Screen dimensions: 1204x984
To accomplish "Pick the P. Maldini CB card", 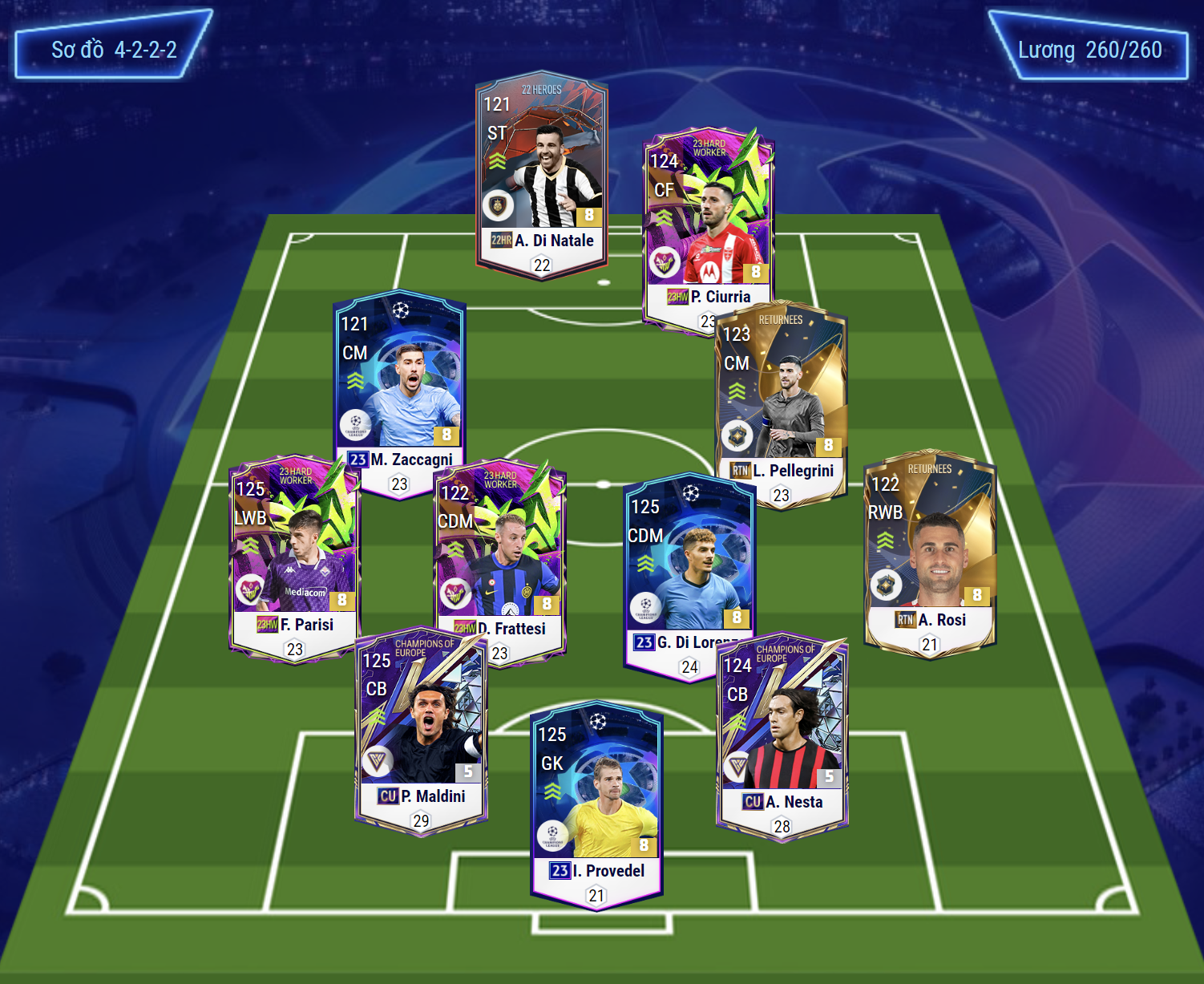I will coord(421,730).
